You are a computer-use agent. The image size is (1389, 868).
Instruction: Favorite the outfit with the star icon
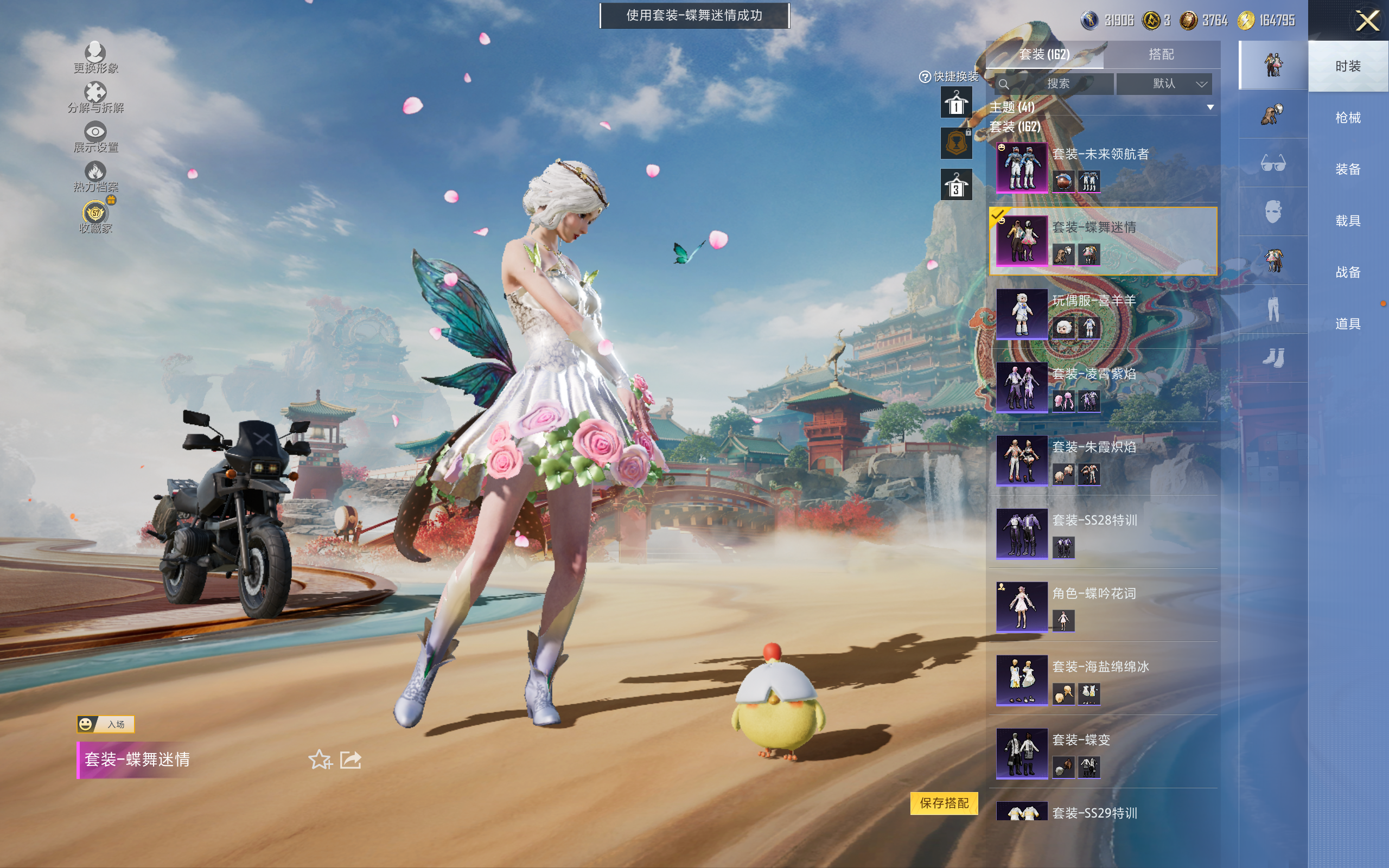tap(320, 759)
